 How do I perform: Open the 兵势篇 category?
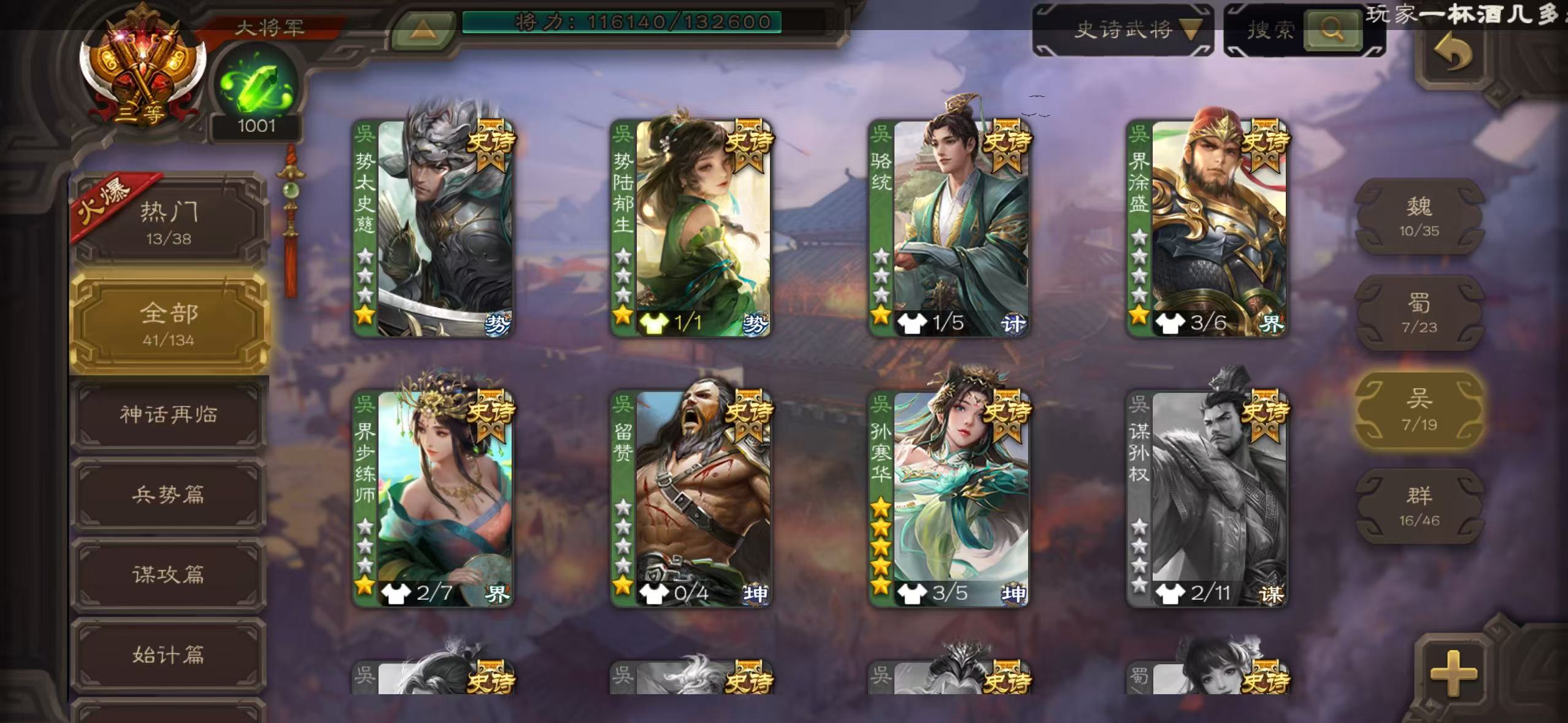[169, 494]
